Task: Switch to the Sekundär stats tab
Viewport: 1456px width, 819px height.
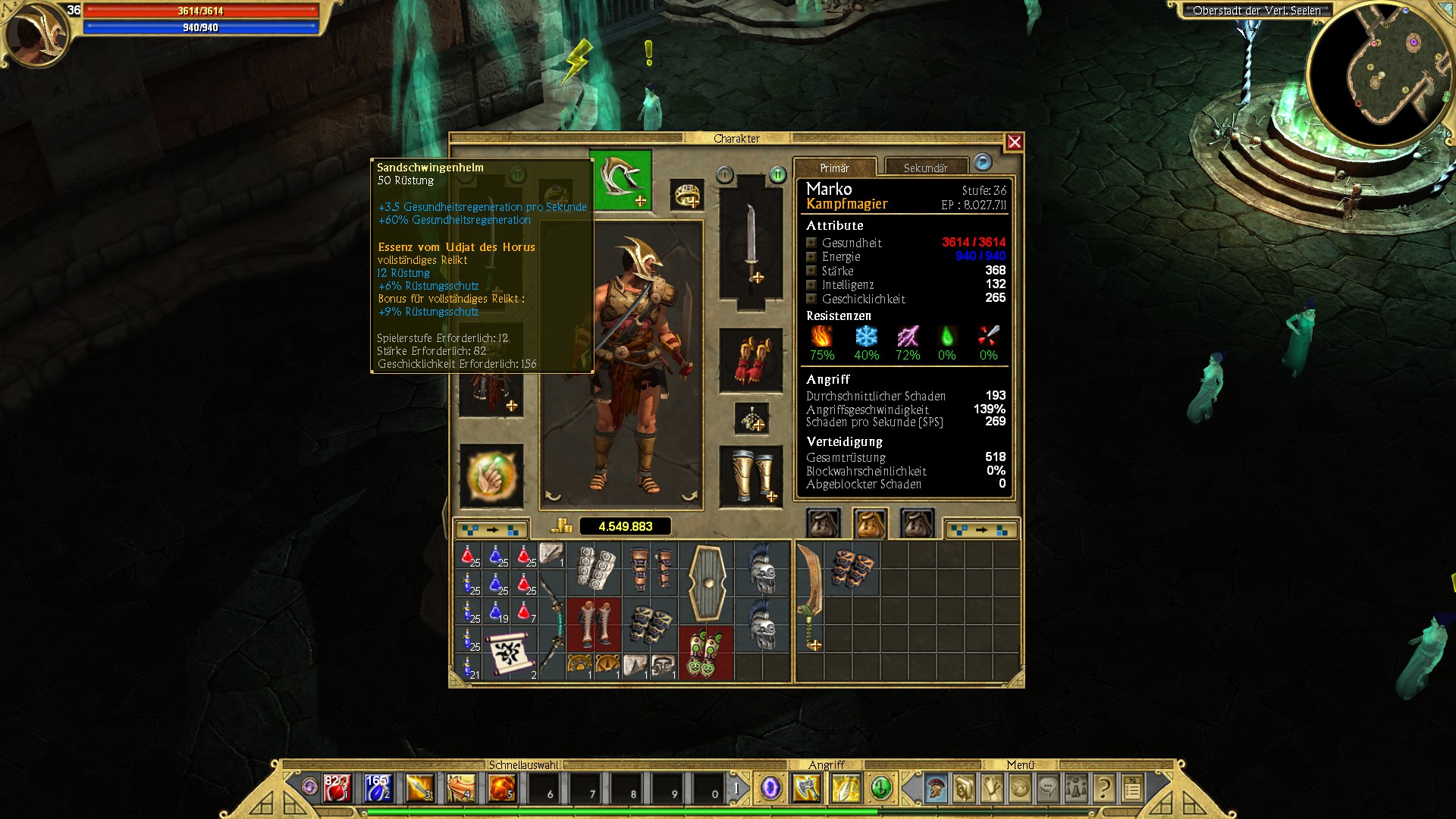Action: 925,168
